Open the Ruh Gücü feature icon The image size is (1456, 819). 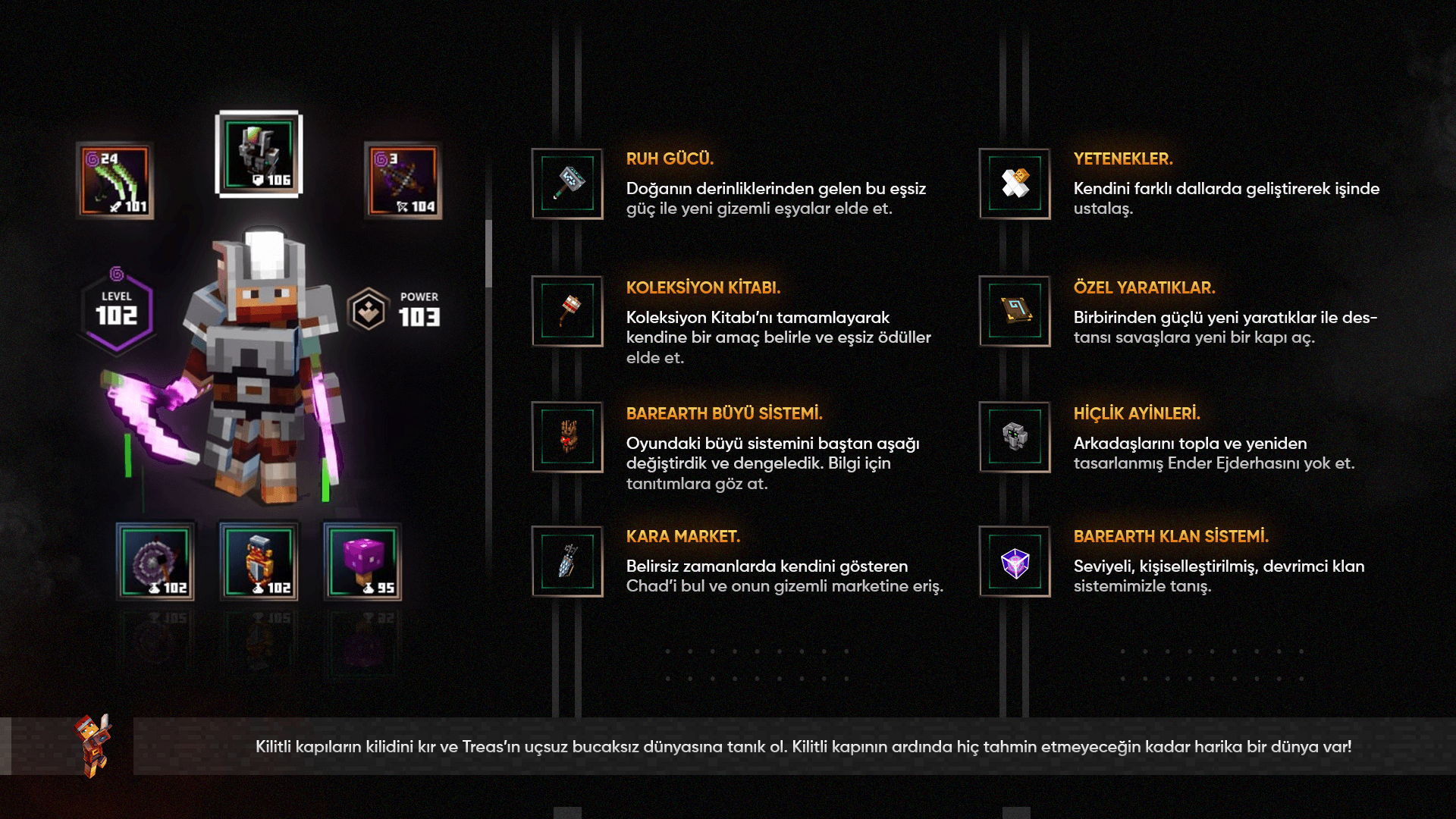tap(567, 184)
